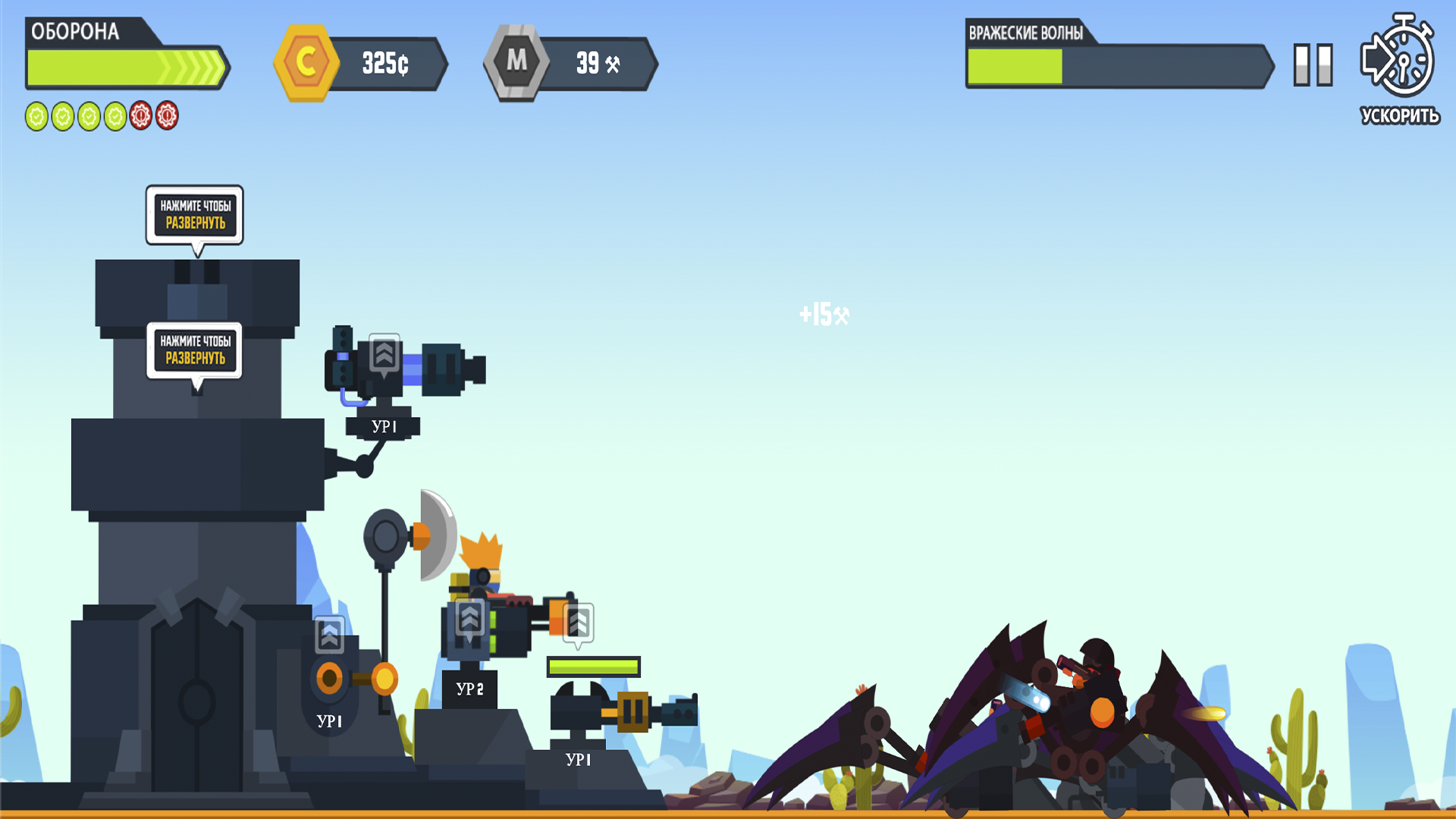Click the ВРАЖЕСКИЕ ВОЛНЫ label plate
Screen dimensions: 1456x819
[x=1027, y=33]
